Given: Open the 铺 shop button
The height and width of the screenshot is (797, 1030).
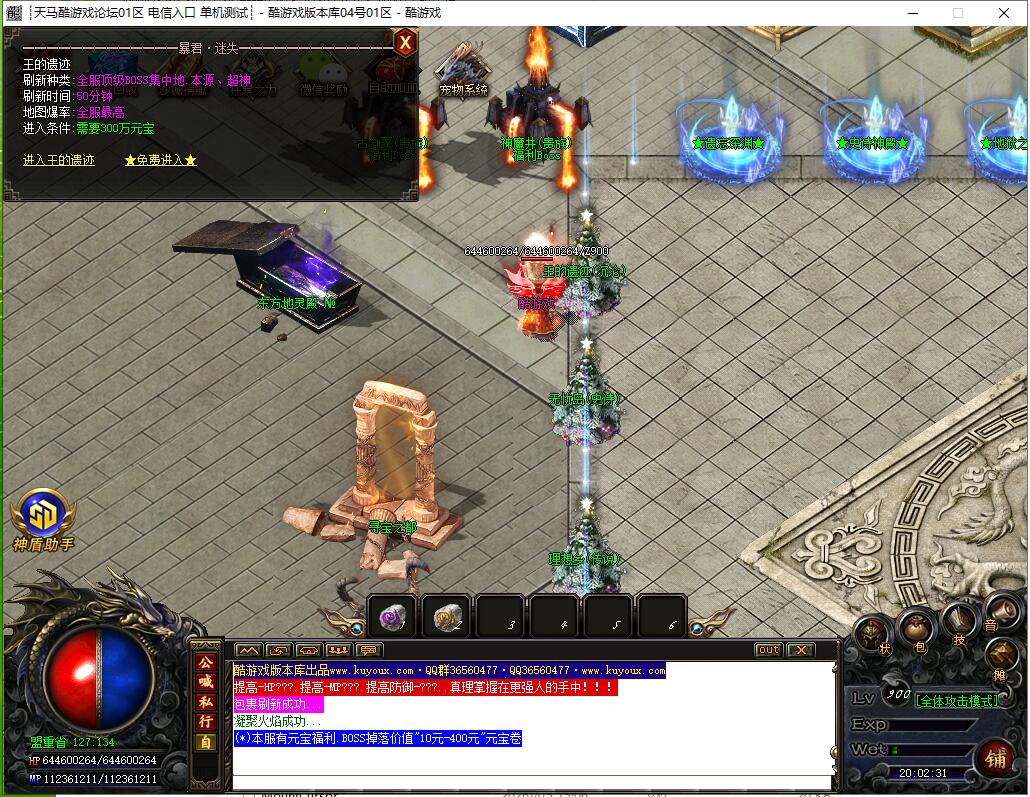Looking at the screenshot, I should tap(994, 757).
